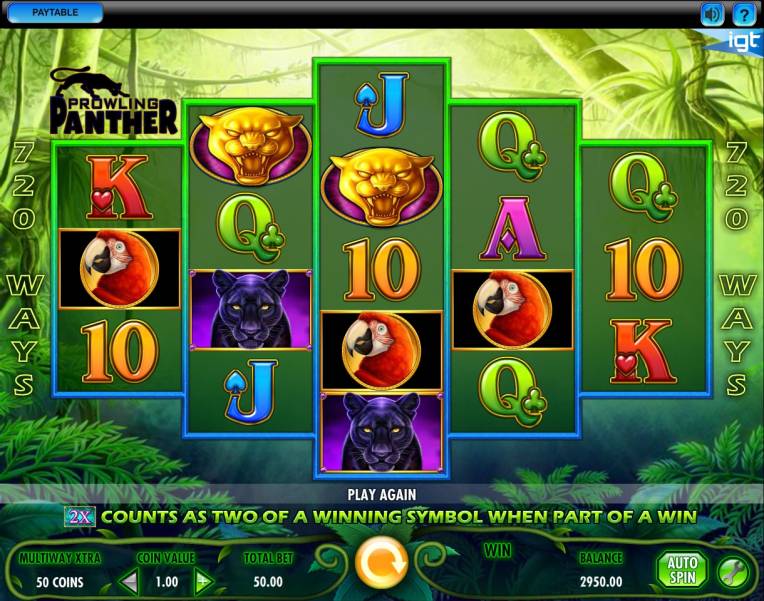Toggle the sound speaker icon
The image size is (764, 601).
tap(712, 14)
